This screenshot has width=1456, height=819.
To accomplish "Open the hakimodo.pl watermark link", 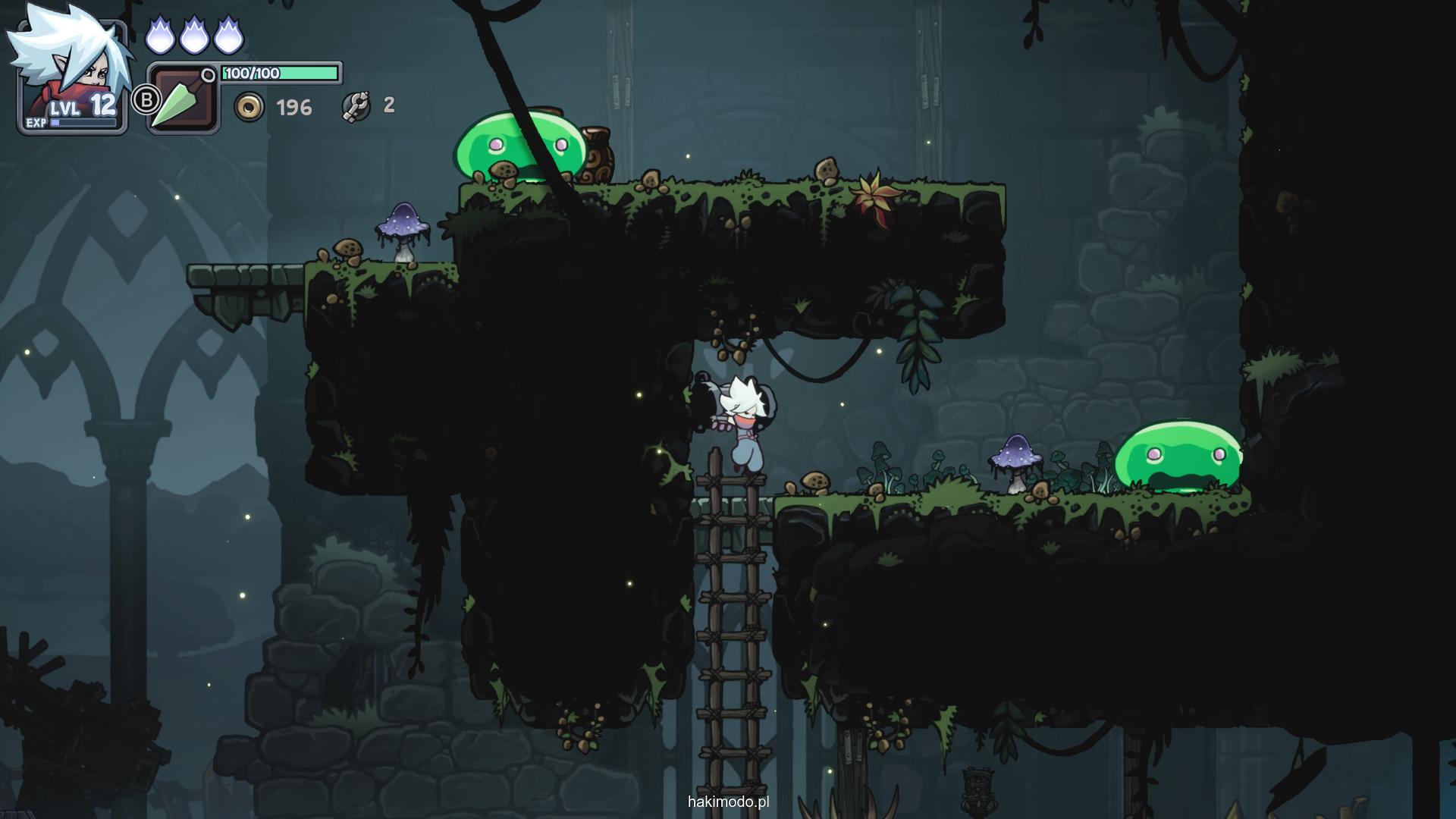I will 728,802.
